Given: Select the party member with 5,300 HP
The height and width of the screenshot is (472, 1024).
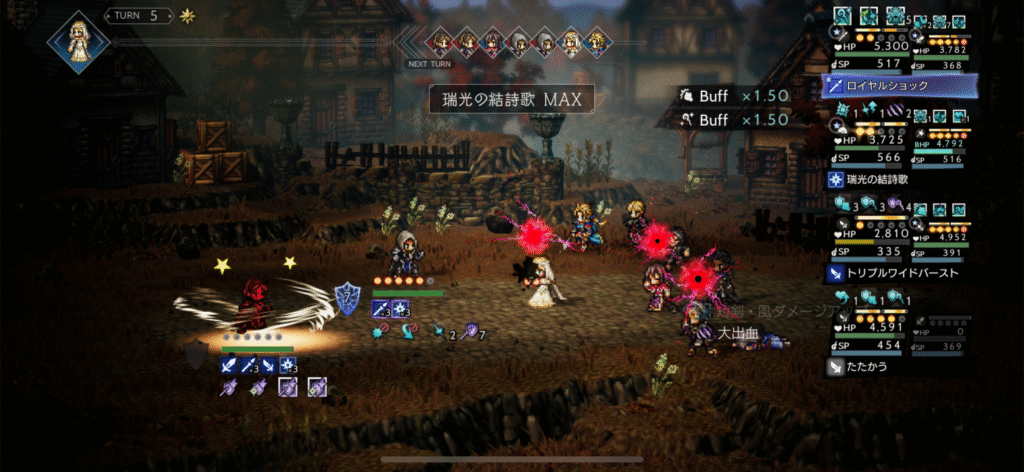Looking at the screenshot, I should tap(866, 46).
